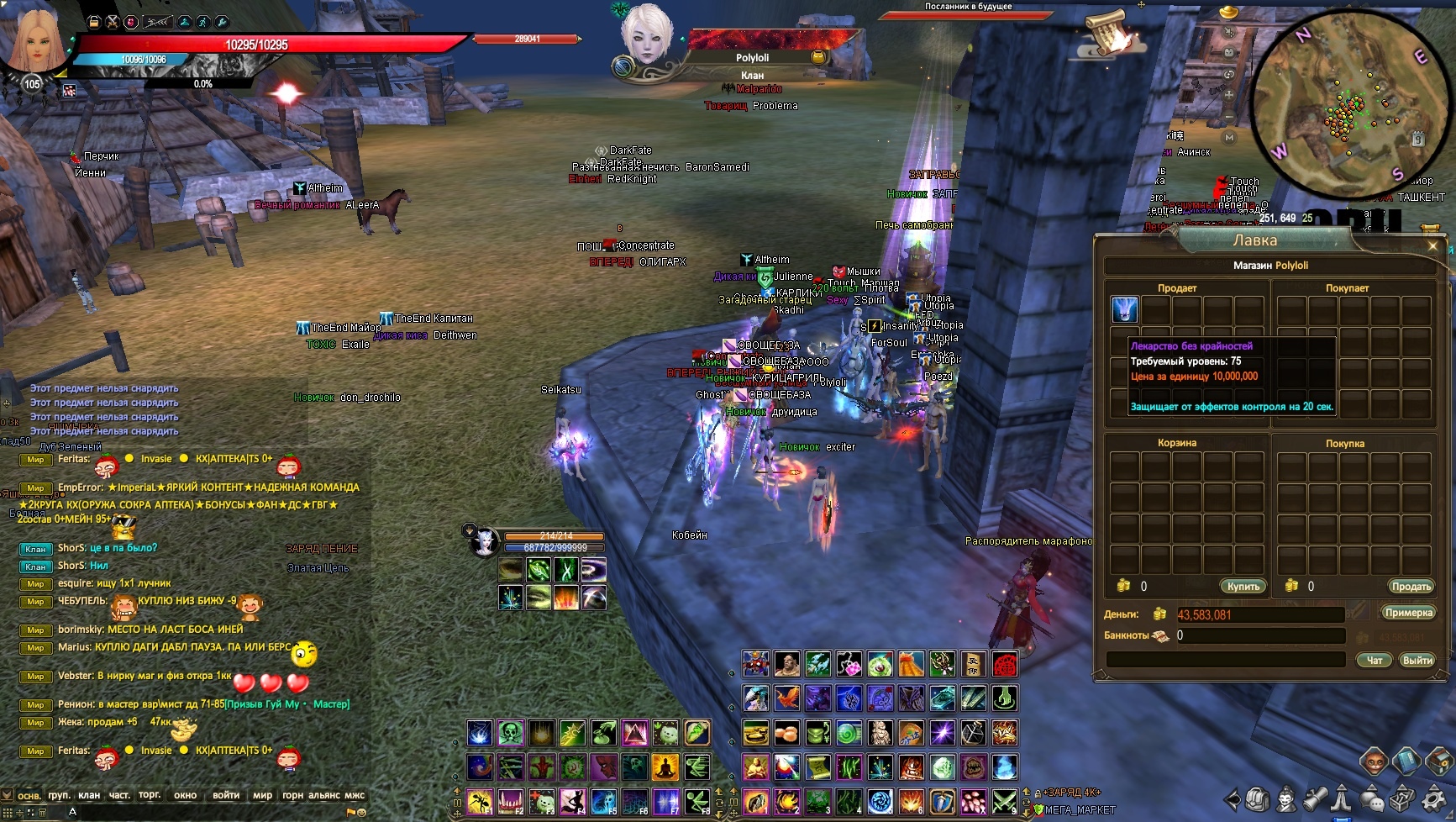
Task: Open the Примерка fitting preview
Action: [x=1408, y=613]
